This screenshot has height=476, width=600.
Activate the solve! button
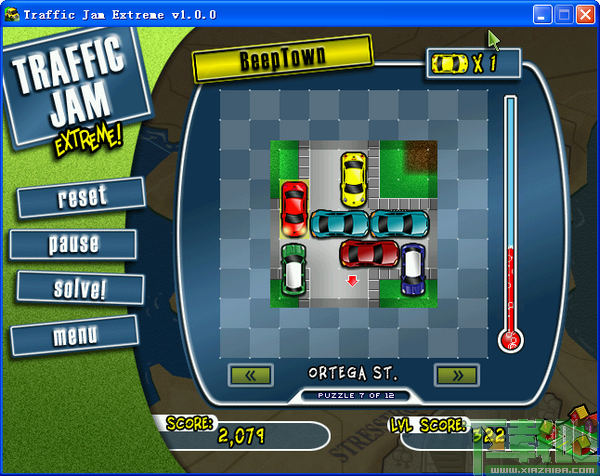coord(77,289)
